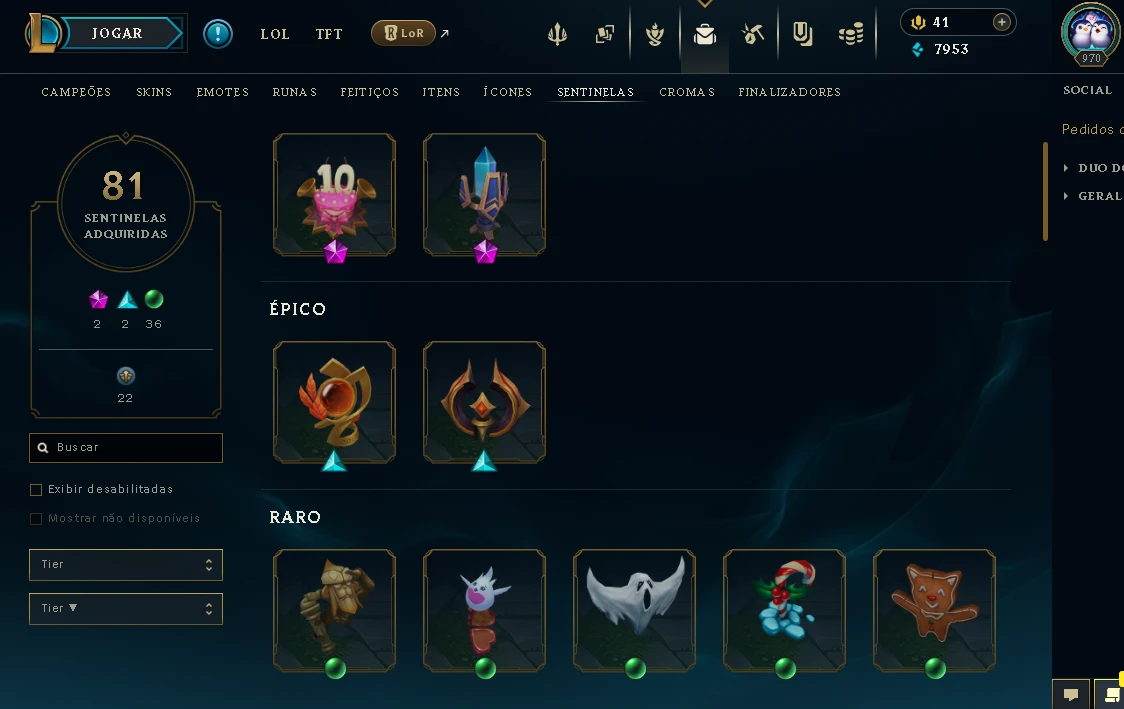Click the Buscar search field
Image resolution: width=1124 pixels, height=709 pixels.
pos(126,448)
